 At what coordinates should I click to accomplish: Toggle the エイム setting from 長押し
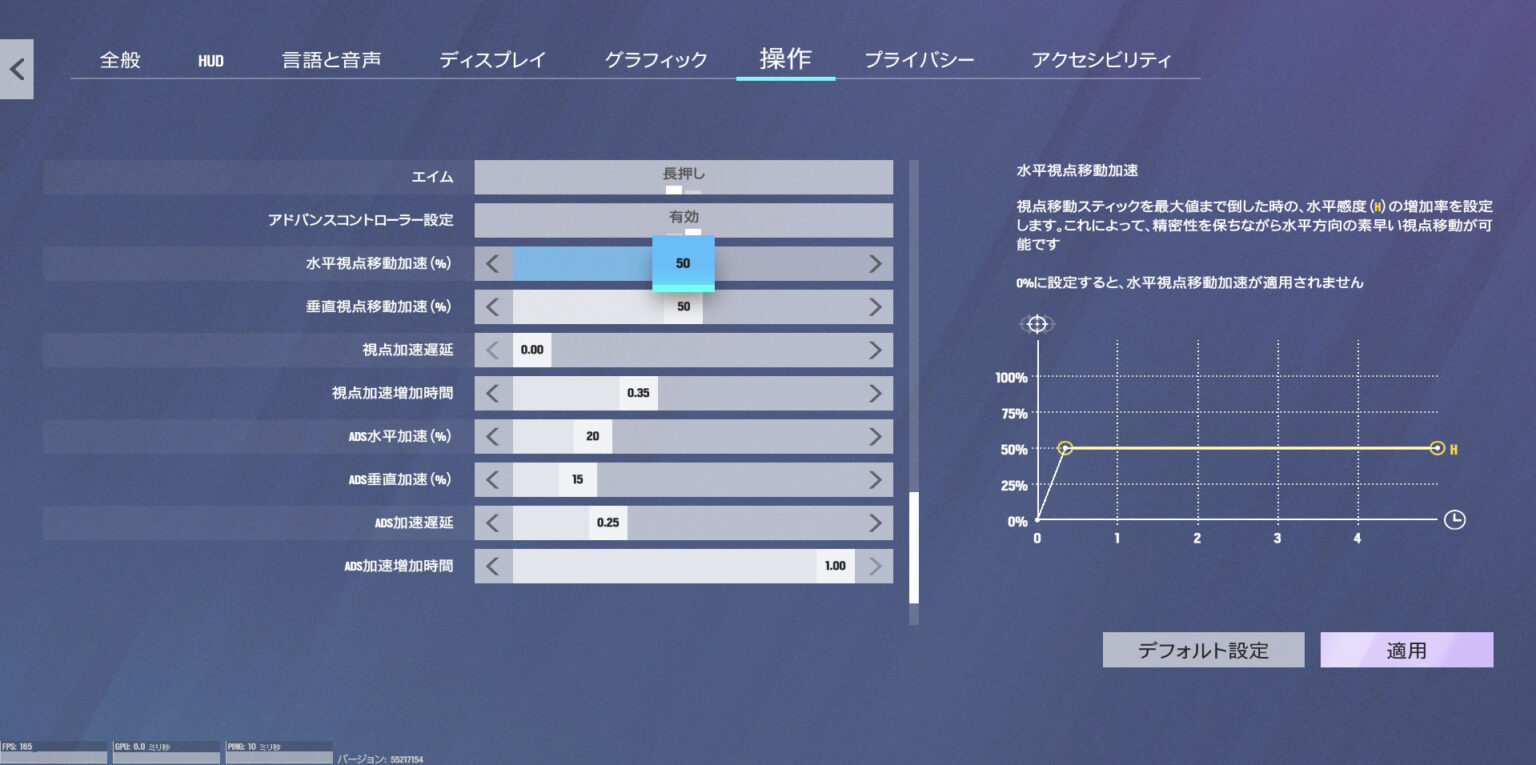pos(683,176)
